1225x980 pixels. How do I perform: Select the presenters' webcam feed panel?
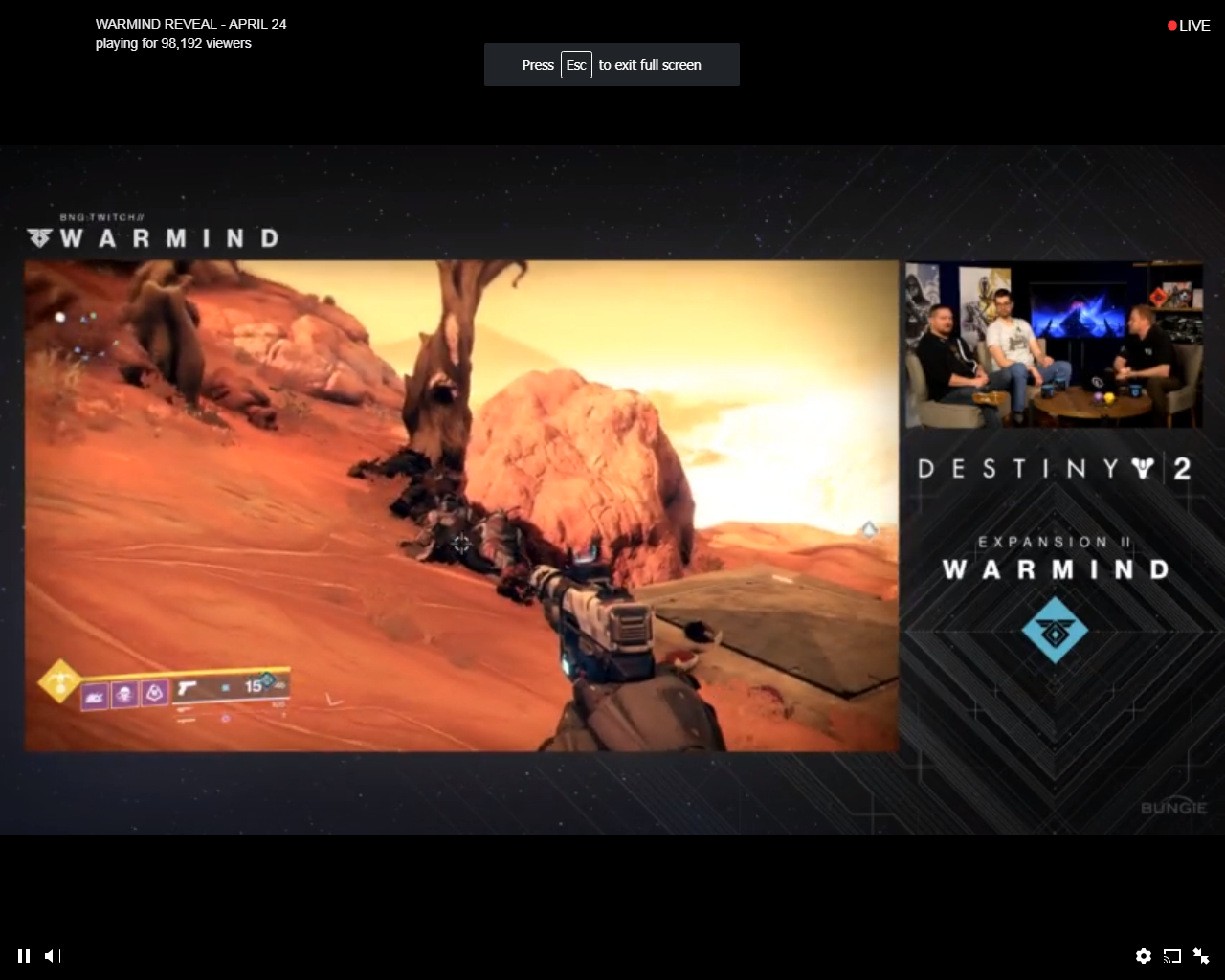1053,345
